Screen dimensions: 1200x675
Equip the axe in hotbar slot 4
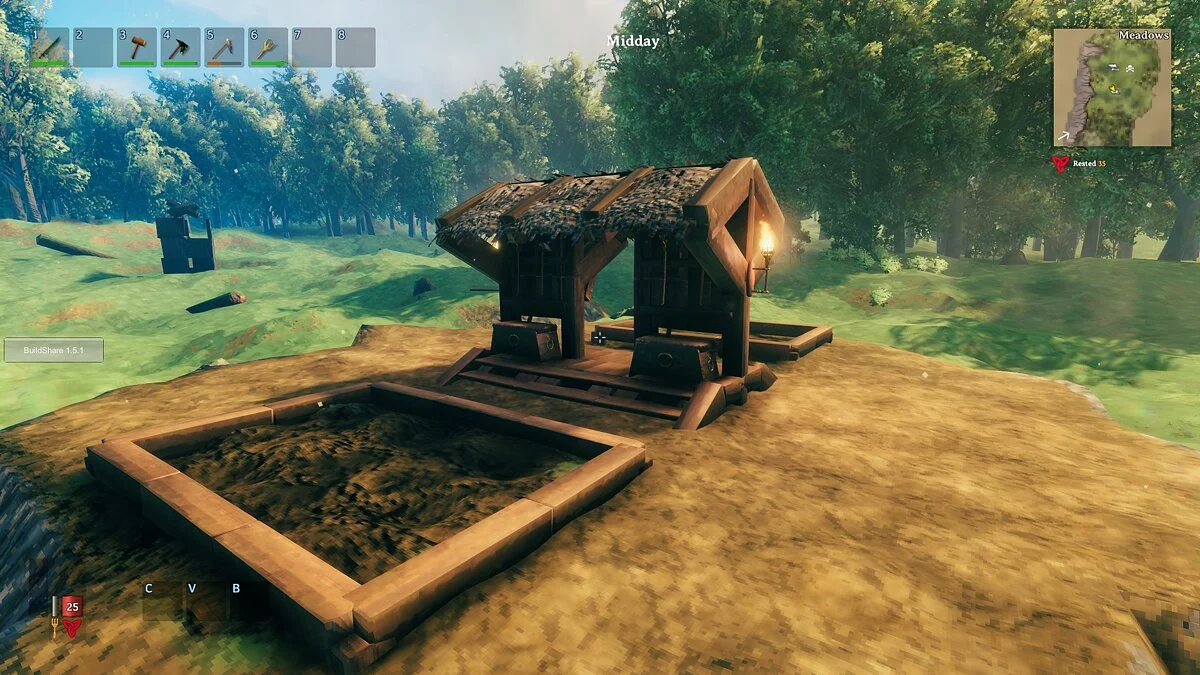(x=181, y=47)
